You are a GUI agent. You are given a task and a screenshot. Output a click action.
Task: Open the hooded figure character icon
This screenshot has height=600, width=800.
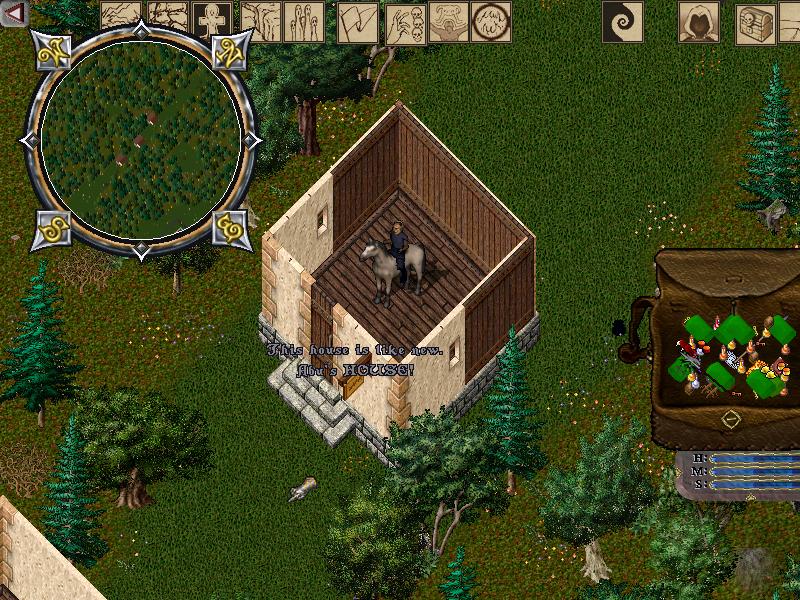(x=699, y=21)
